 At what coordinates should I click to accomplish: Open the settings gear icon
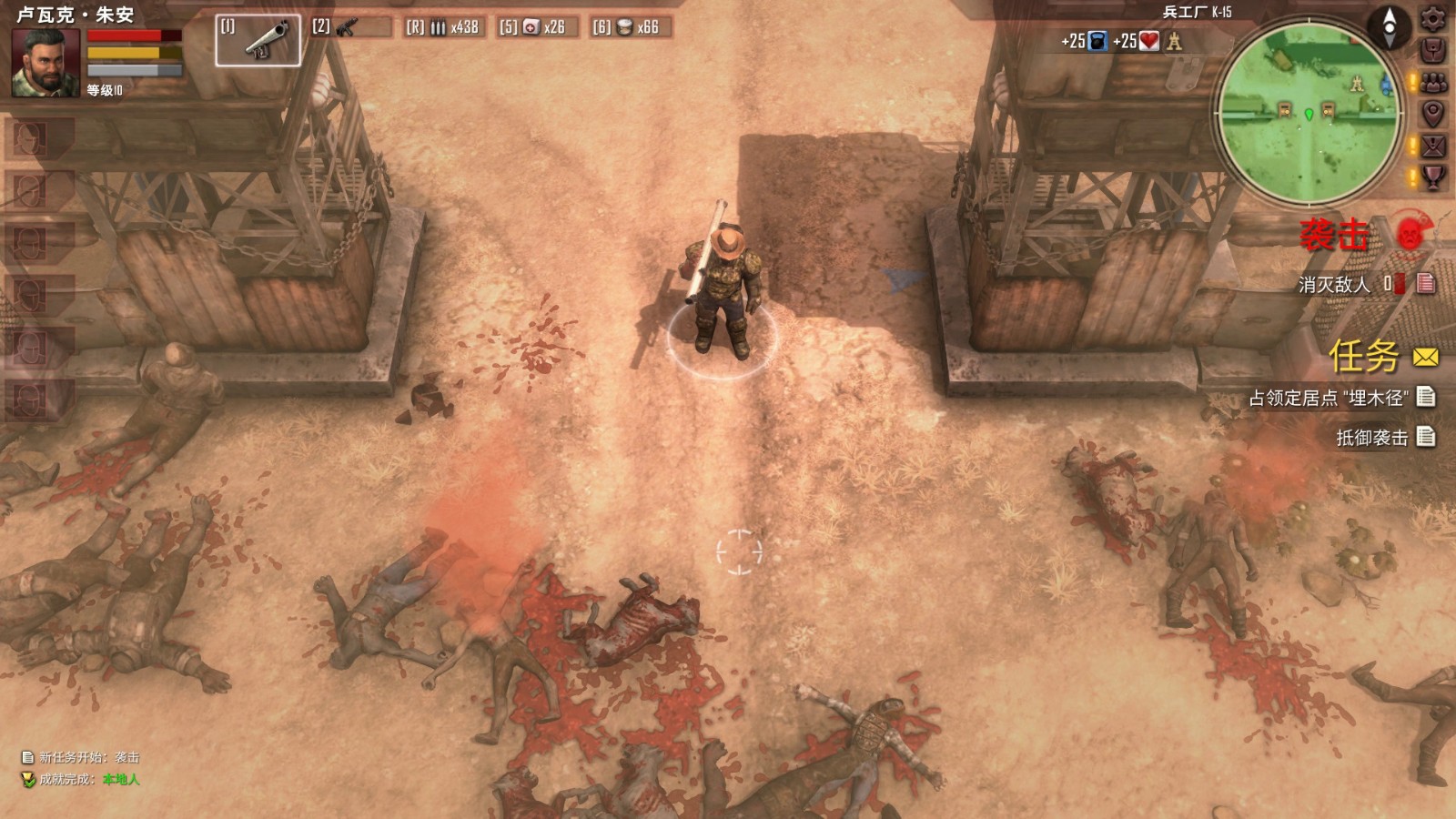coord(1433,19)
